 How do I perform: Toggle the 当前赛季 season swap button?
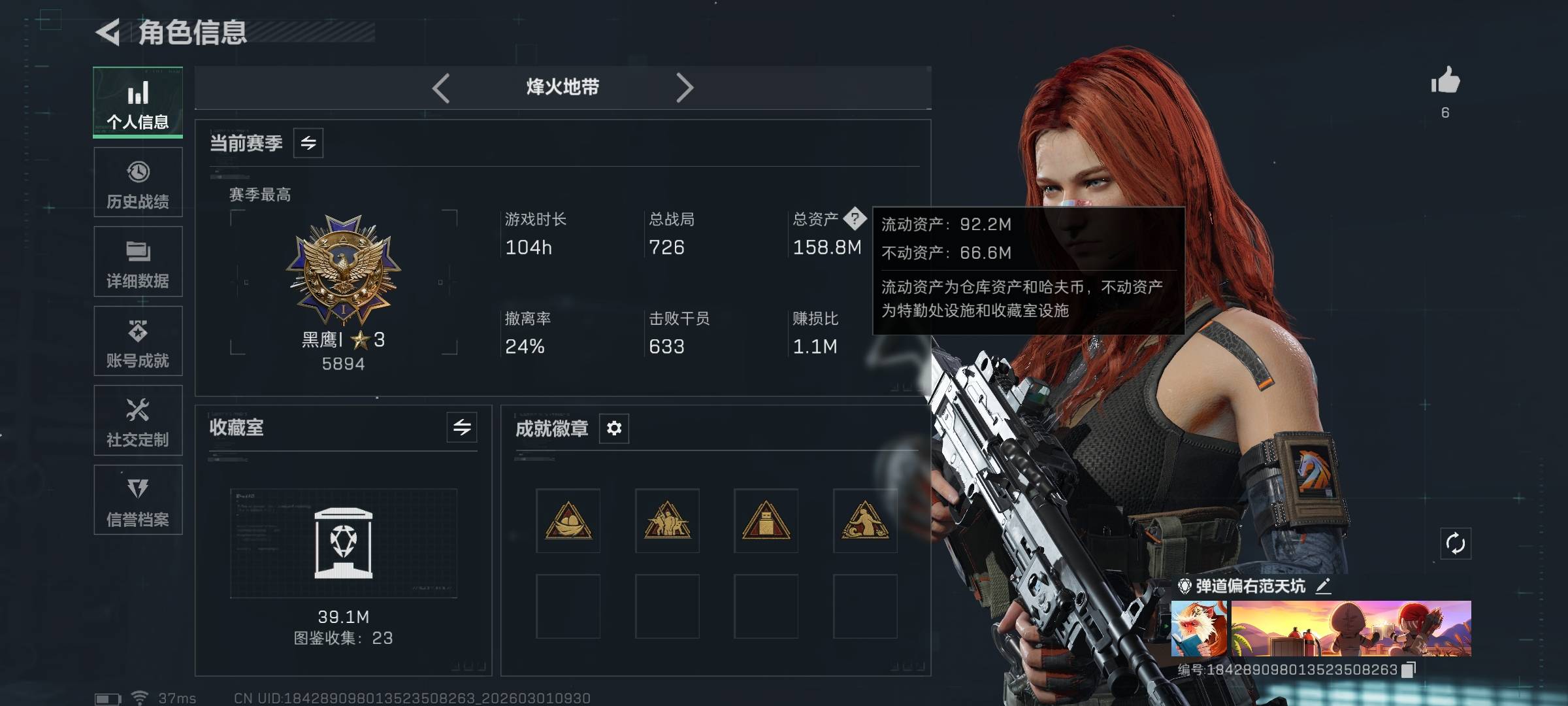[x=308, y=143]
